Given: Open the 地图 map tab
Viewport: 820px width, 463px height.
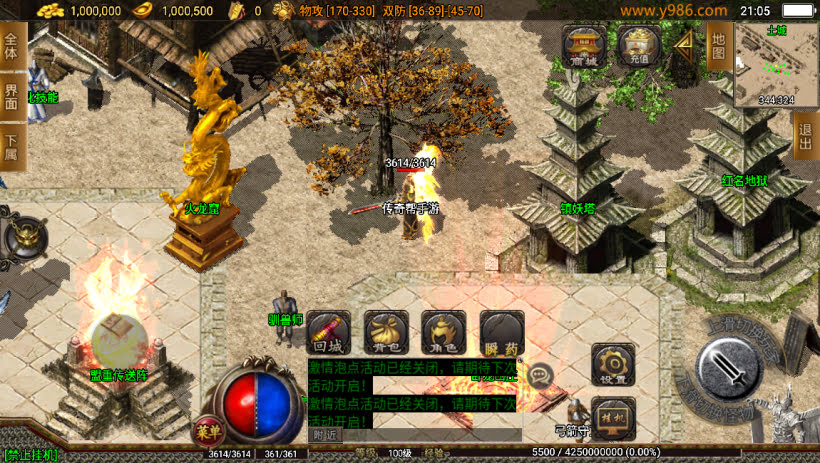Looking at the screenshot, I should (717, 45).
